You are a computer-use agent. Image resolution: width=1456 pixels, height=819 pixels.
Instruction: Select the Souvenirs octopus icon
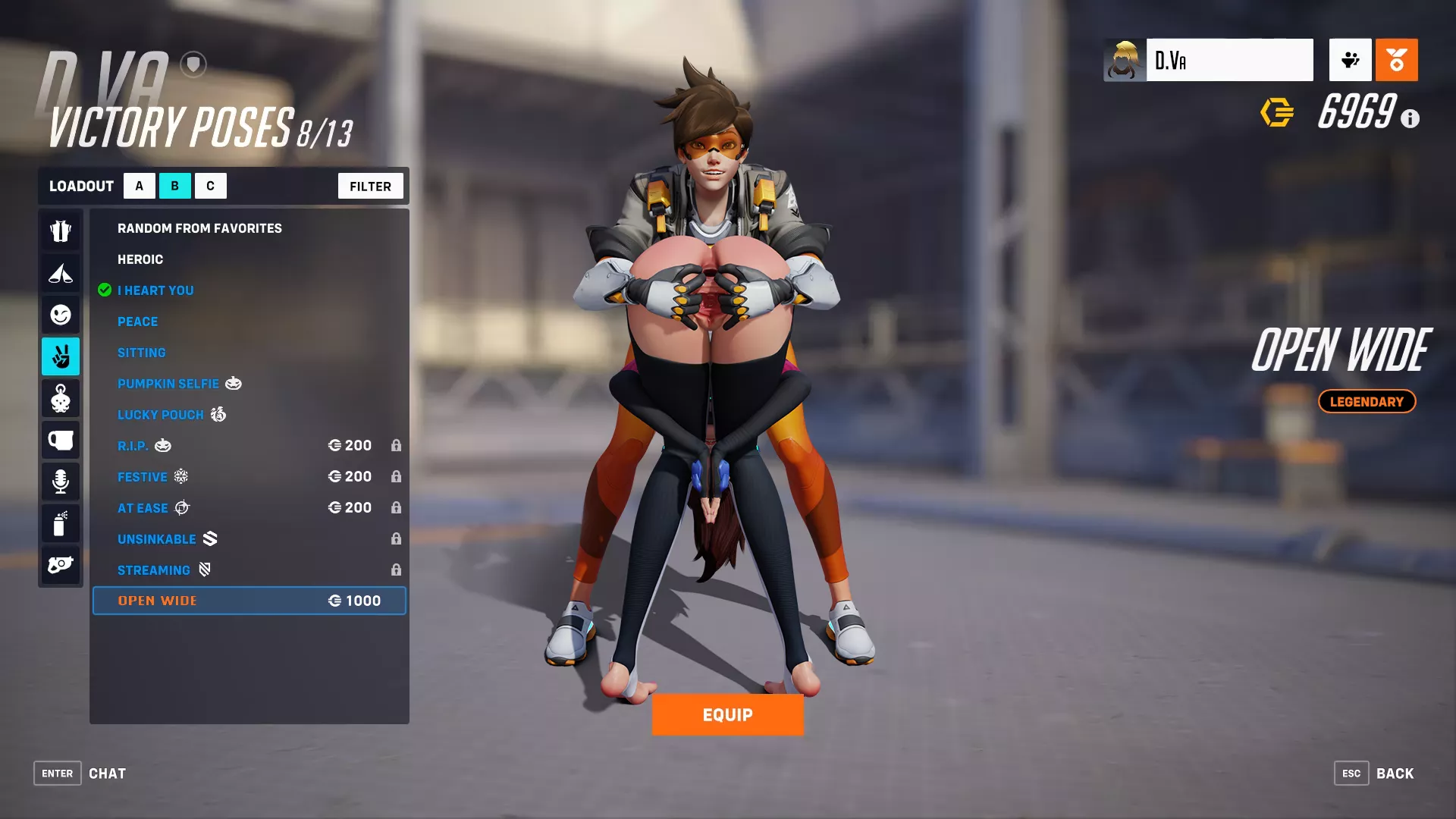[x=61, y=398]
